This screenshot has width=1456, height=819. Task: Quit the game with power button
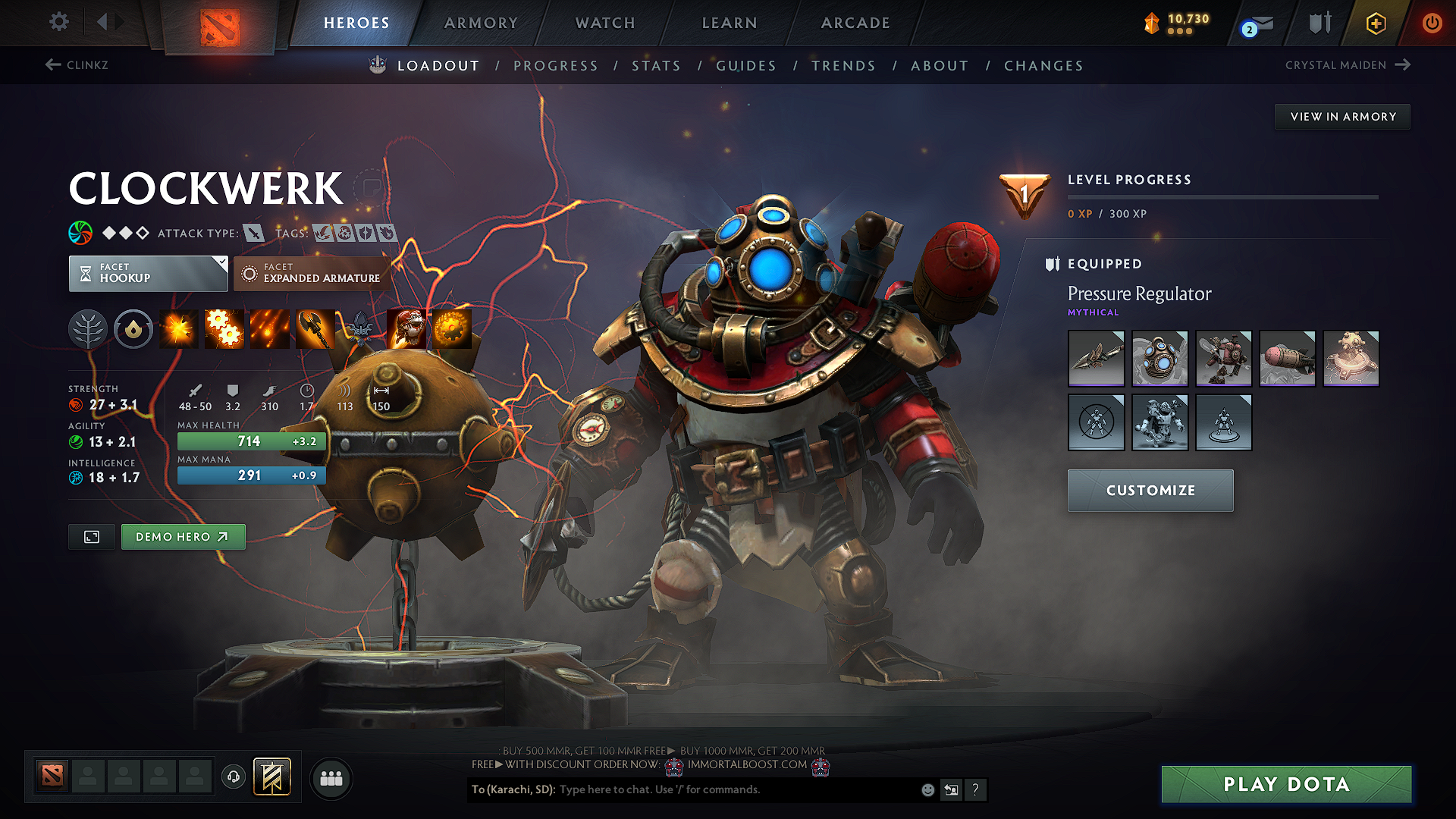(x=1432, y=23)
